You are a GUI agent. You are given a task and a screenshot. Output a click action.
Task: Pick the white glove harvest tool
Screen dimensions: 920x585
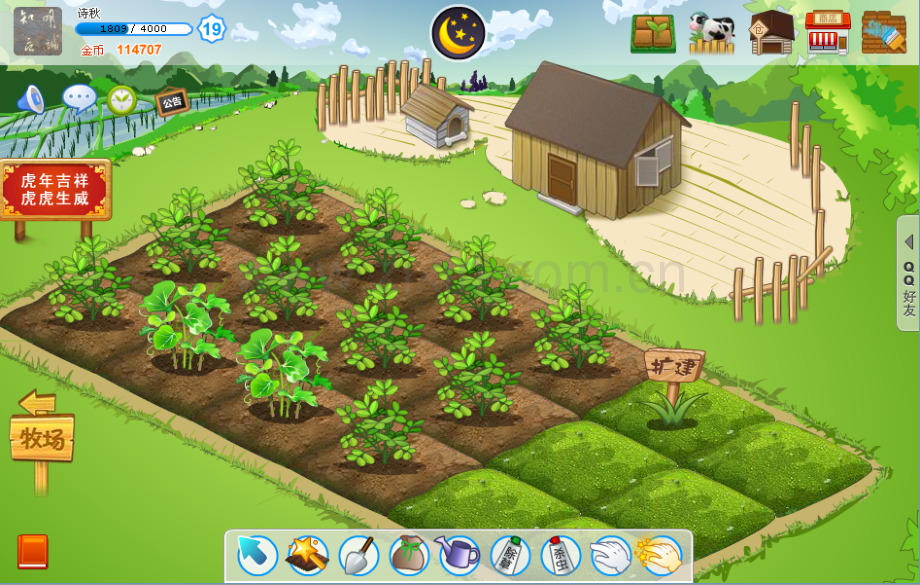point(610,555)
